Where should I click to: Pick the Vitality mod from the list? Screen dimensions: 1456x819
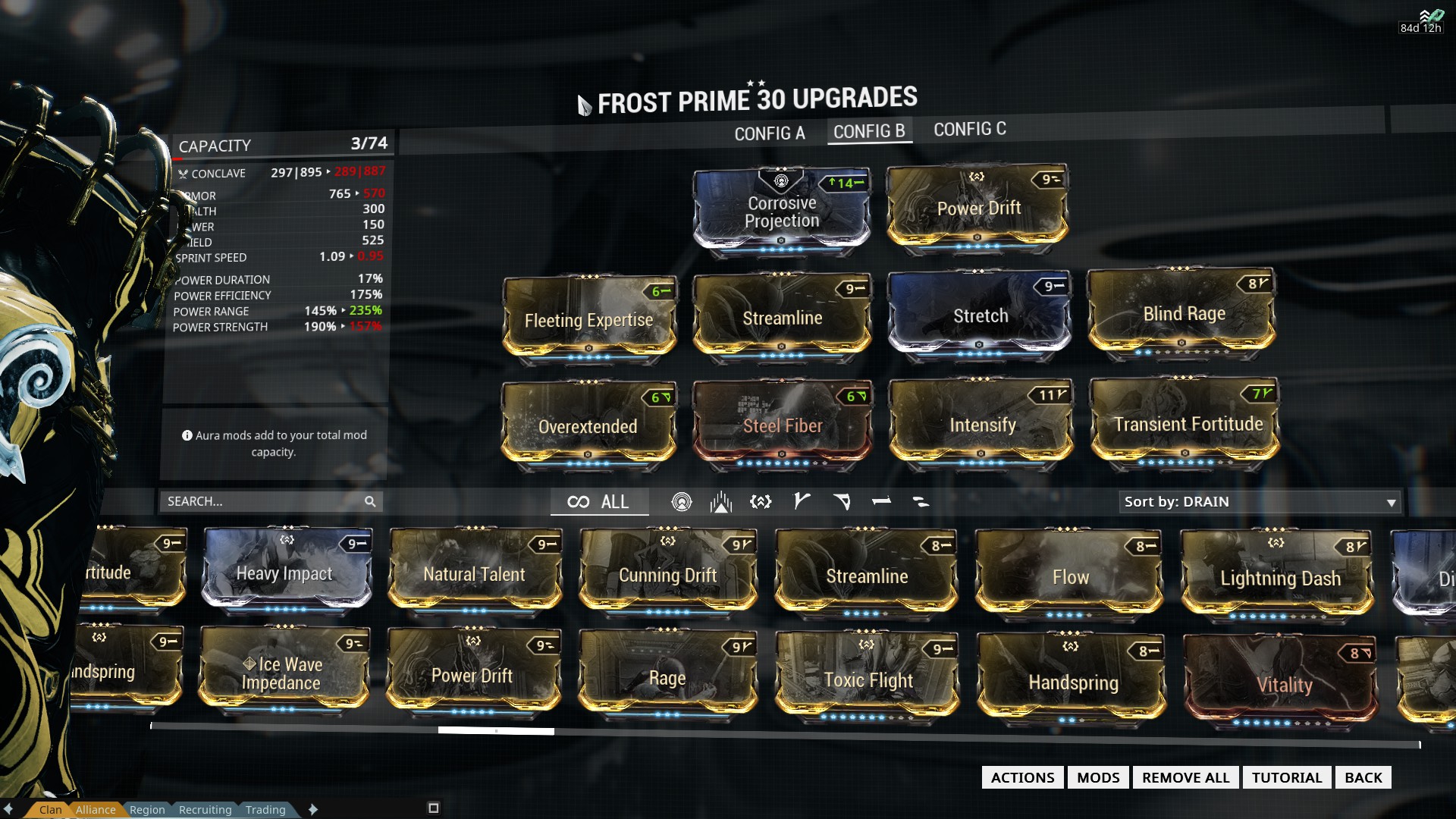(x=1283, y=684)
